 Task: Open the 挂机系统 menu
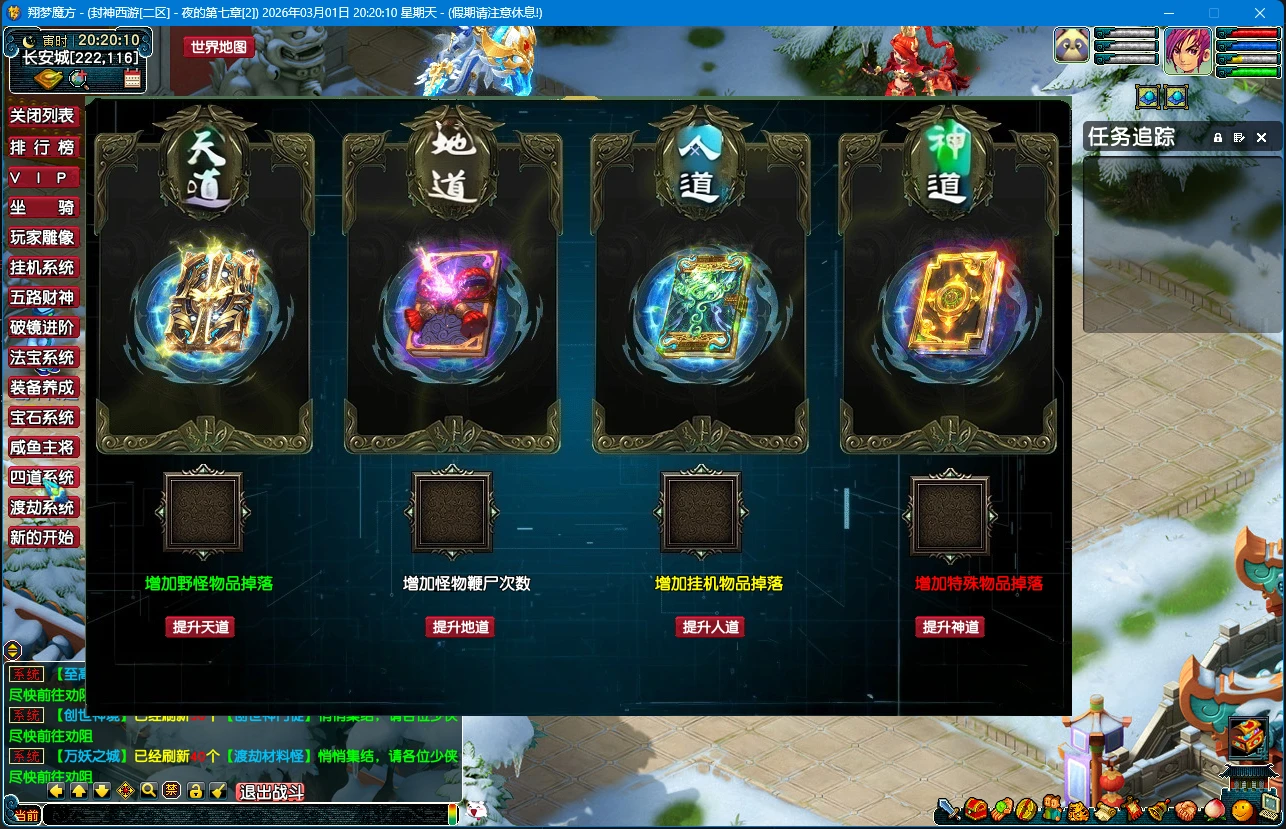(x=42, y=267)
